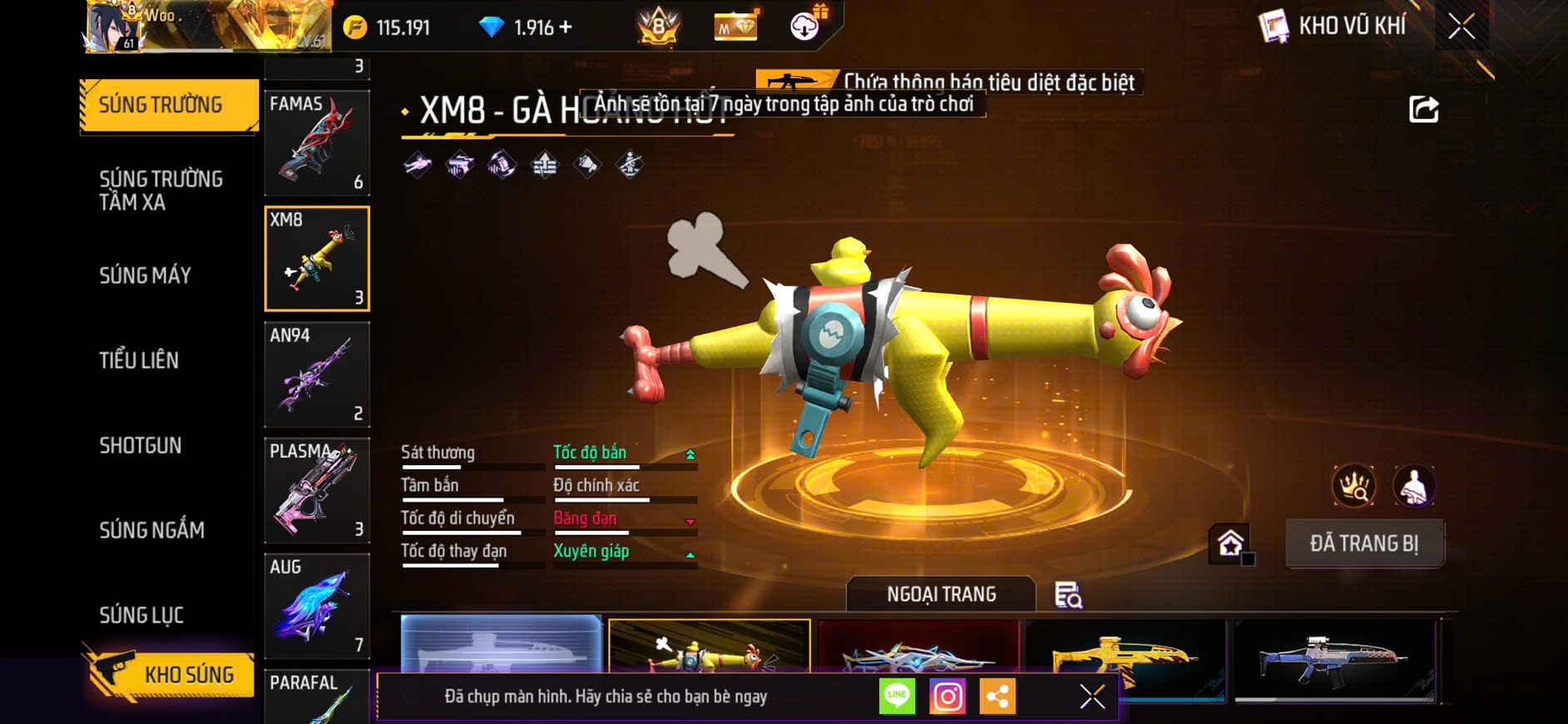Image resolution: width=1568 pixels, height=724 pixels.
Task: Choose the Tiểu Liên category
Action: click(x=139, y=360)
